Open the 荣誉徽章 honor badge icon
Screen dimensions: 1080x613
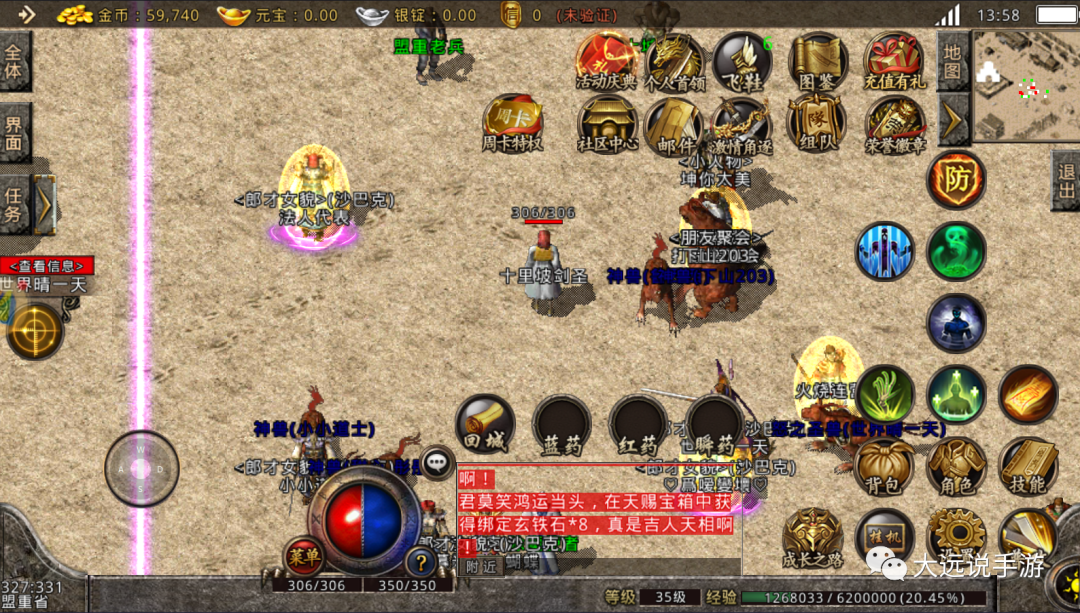pos(895,124)
